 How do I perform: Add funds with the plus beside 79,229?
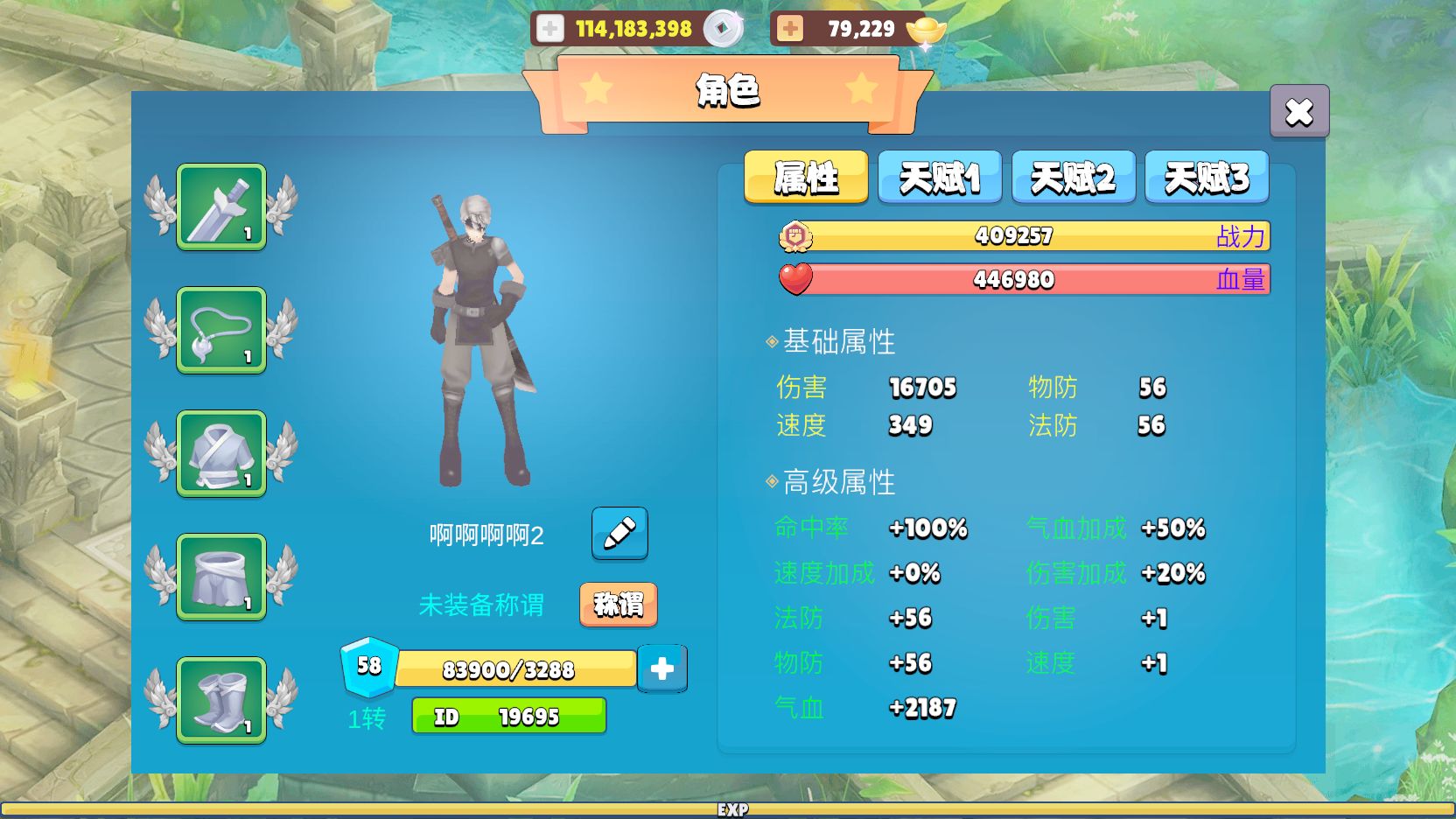(x=790, y=27)
